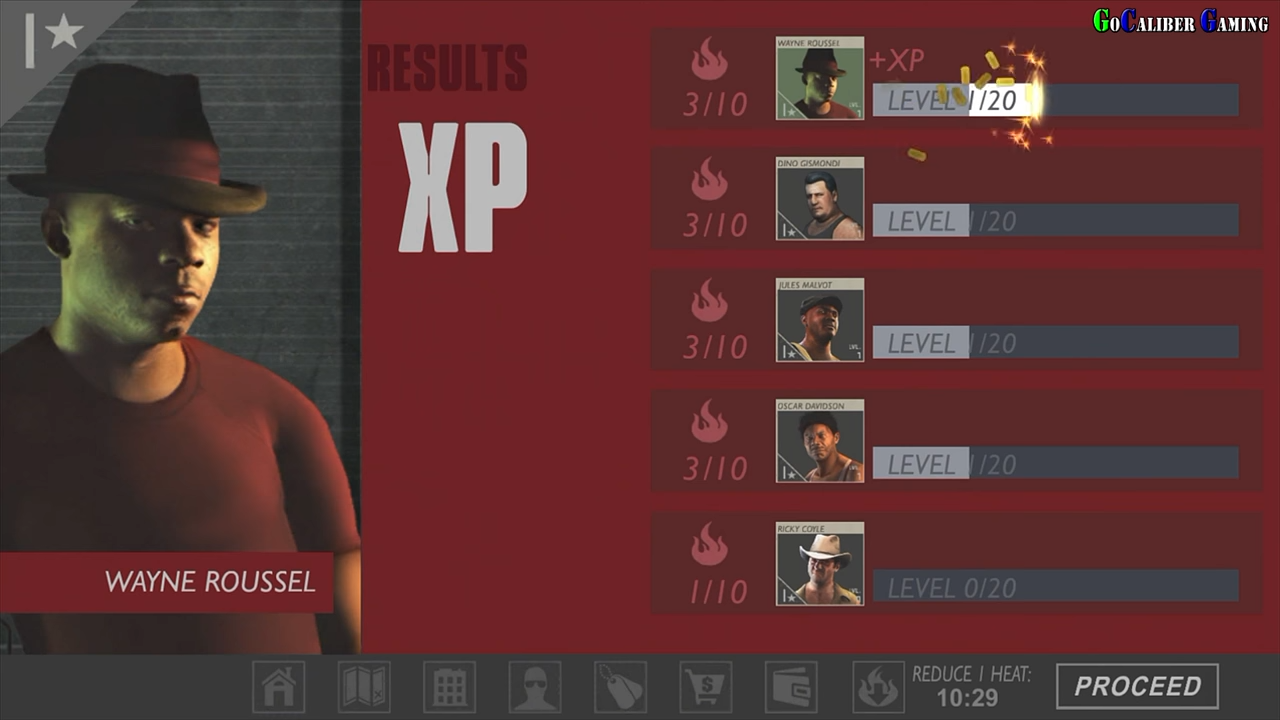Click the Proceed button
Viewport: 1280px width, 720px height.
tap(1137, 687)
